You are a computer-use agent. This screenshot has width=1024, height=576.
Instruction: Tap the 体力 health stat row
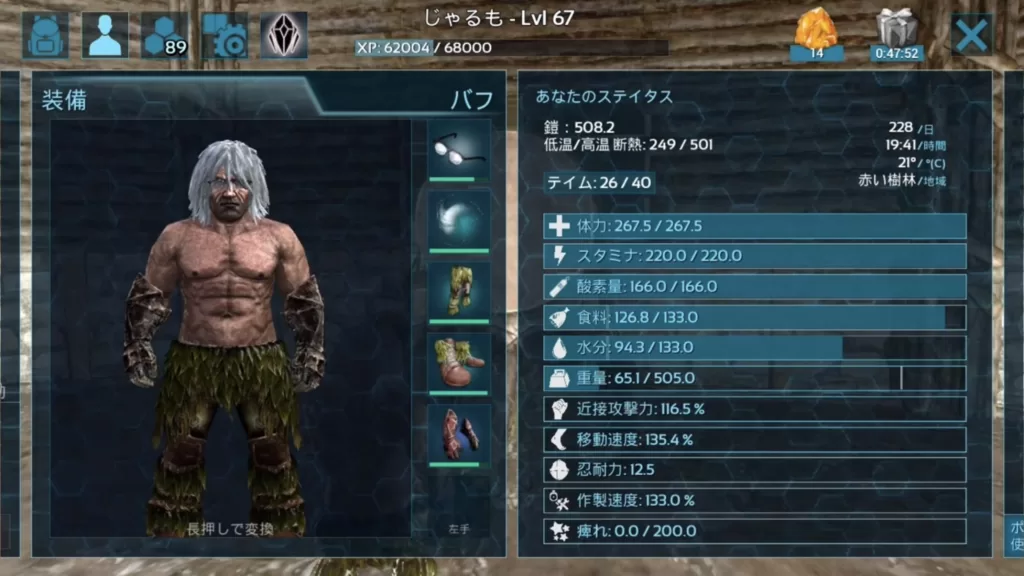click(755, 226)
